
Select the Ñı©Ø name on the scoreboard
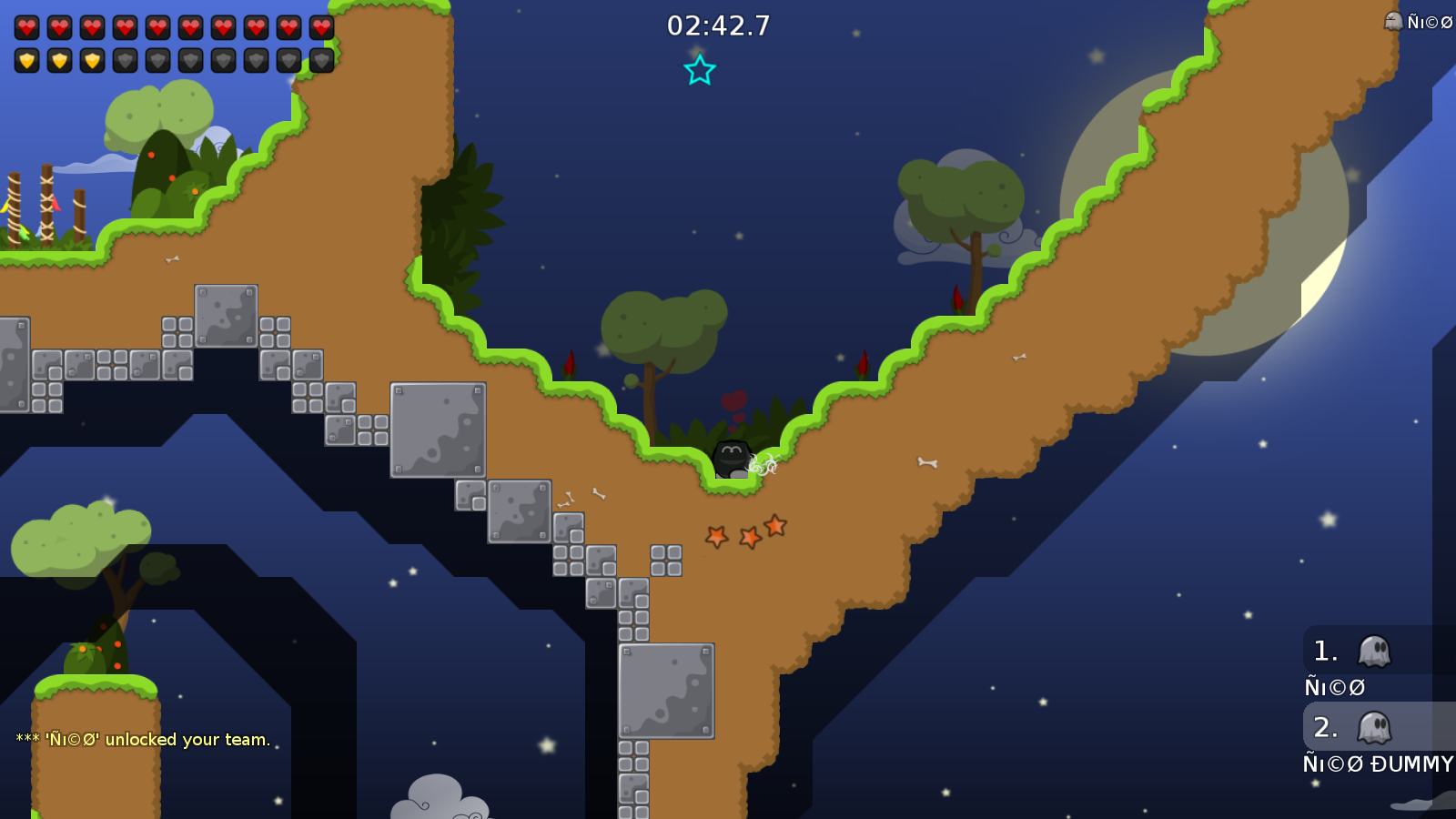1333,687
